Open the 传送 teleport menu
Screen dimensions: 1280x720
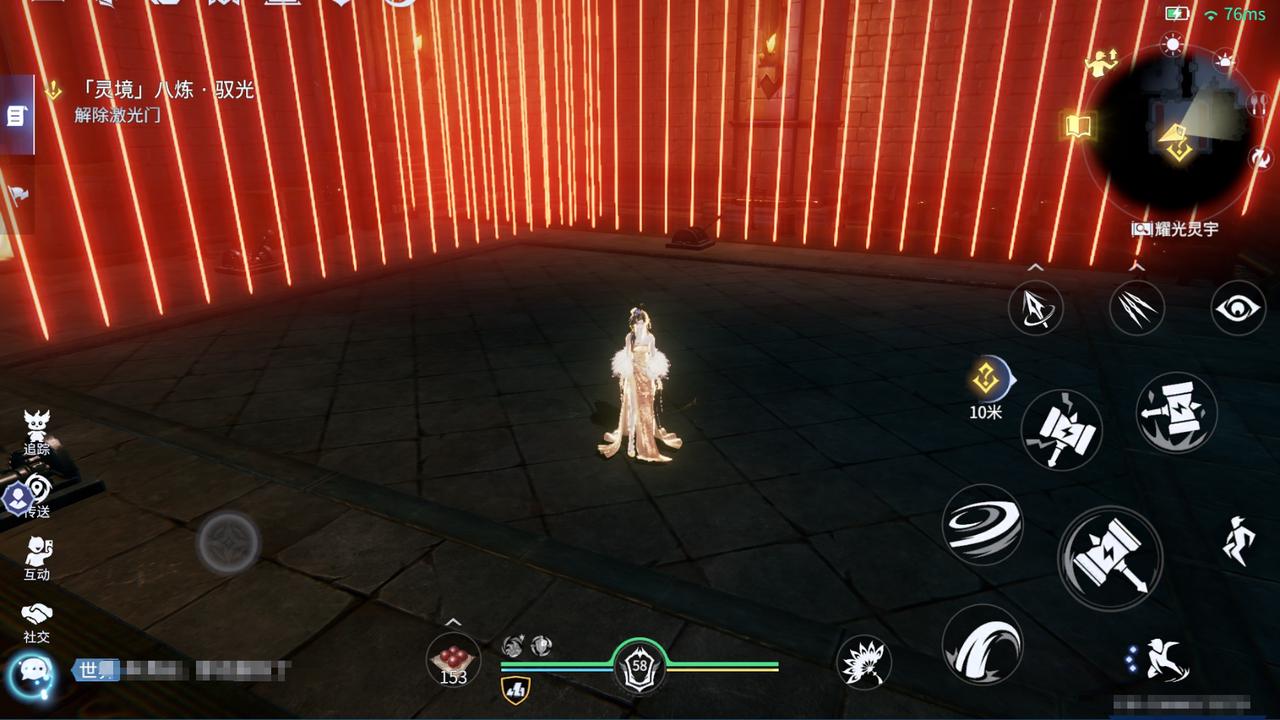pos(37,495)
